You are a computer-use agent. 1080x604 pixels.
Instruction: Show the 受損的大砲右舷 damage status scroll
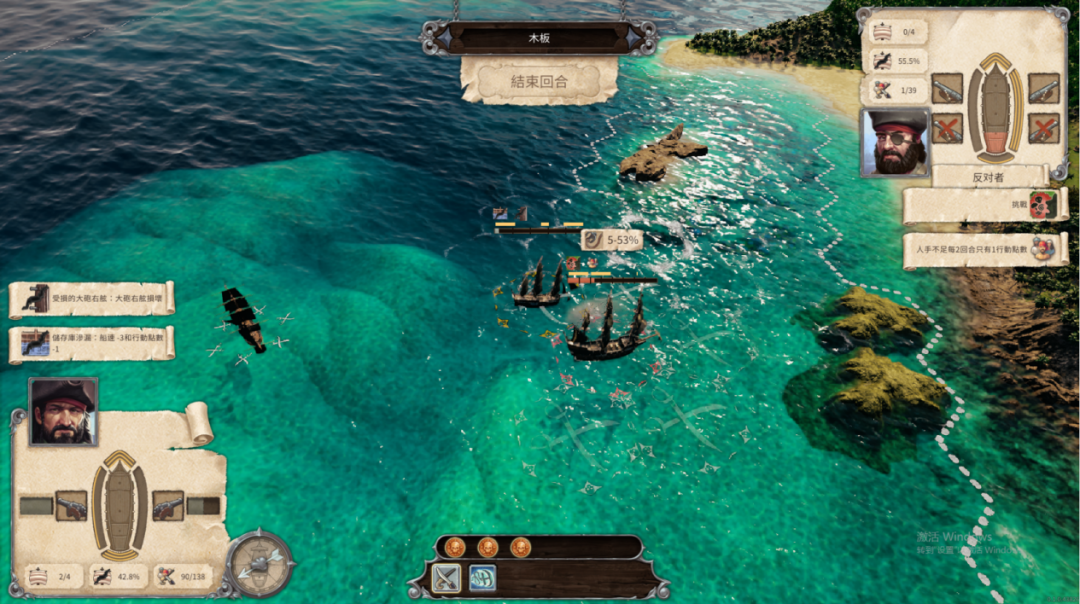tap(92, 298)
